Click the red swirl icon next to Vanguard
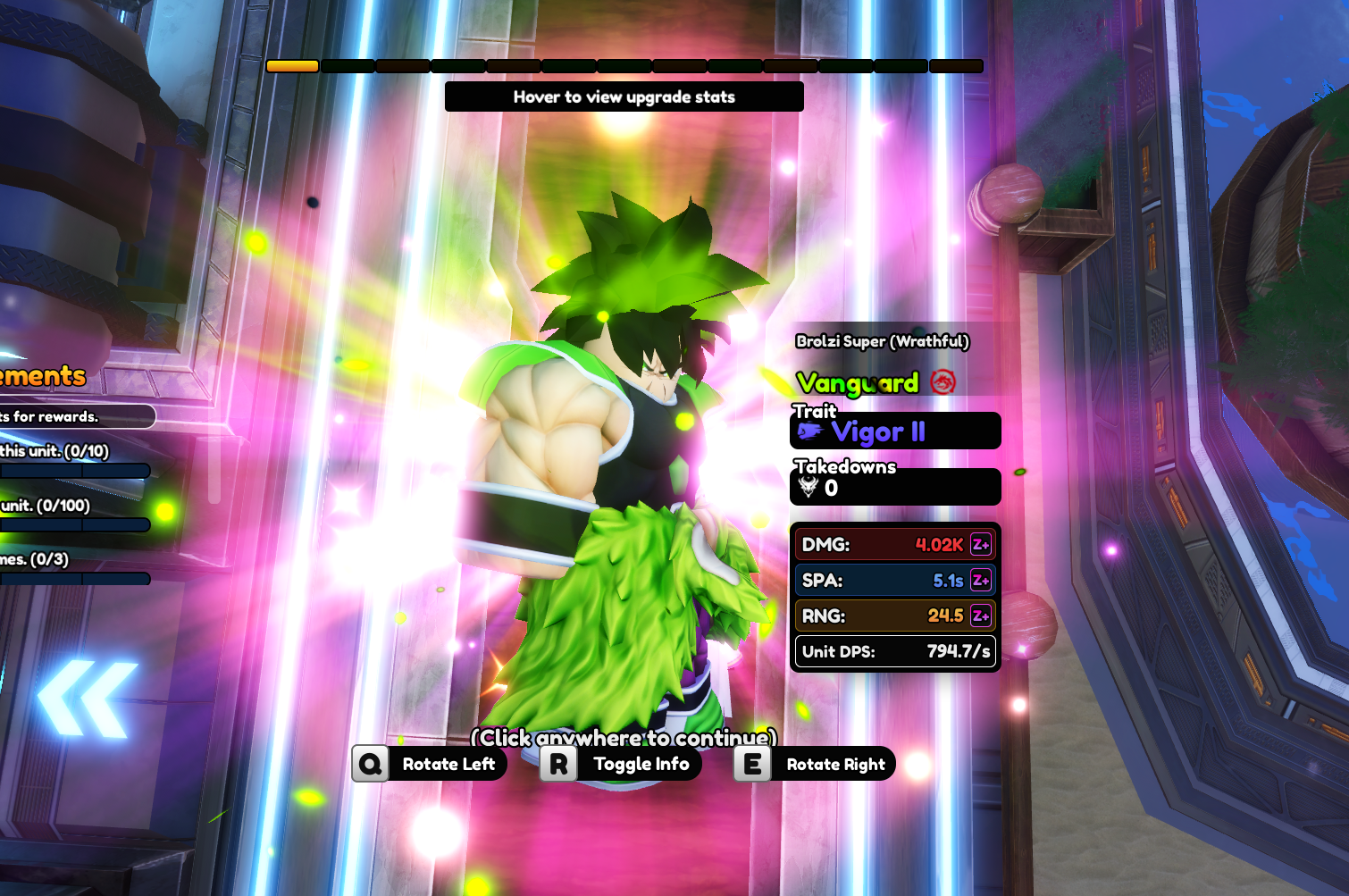This screenshot has width=1349, height=896. pyautogui.click(x=943, y=382)
